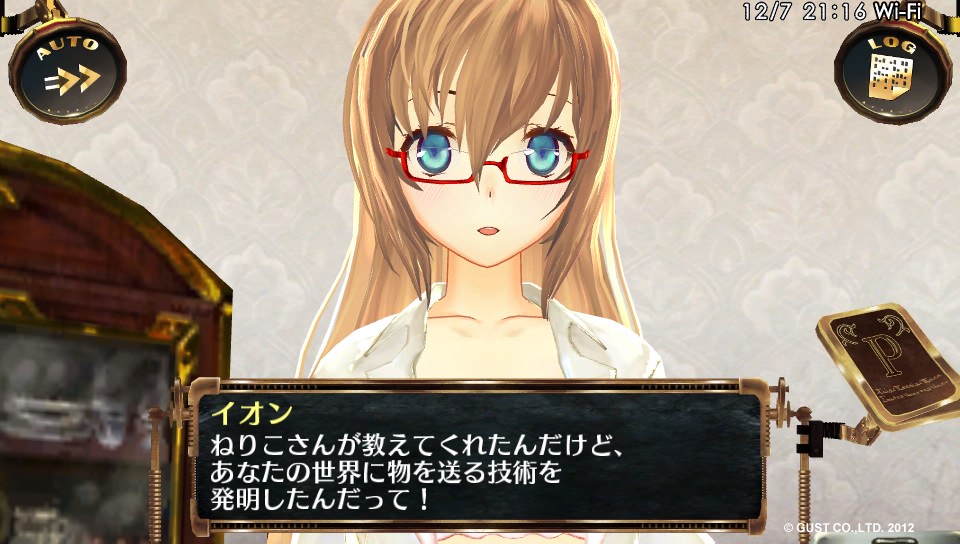Toggle the AUTO advance button

(x=68, y=70)
